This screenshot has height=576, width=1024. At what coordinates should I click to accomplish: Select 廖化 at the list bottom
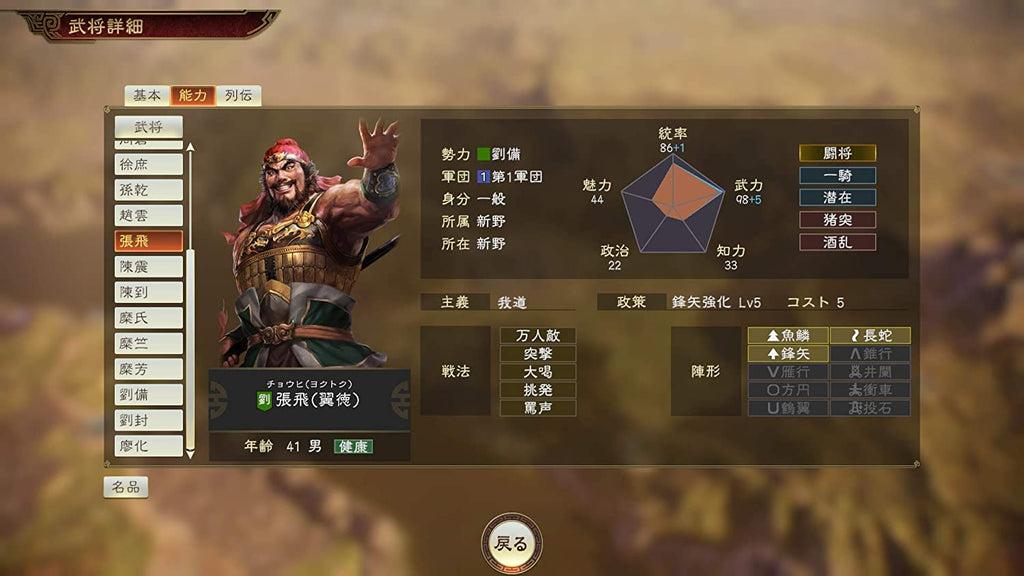(148, 445)
